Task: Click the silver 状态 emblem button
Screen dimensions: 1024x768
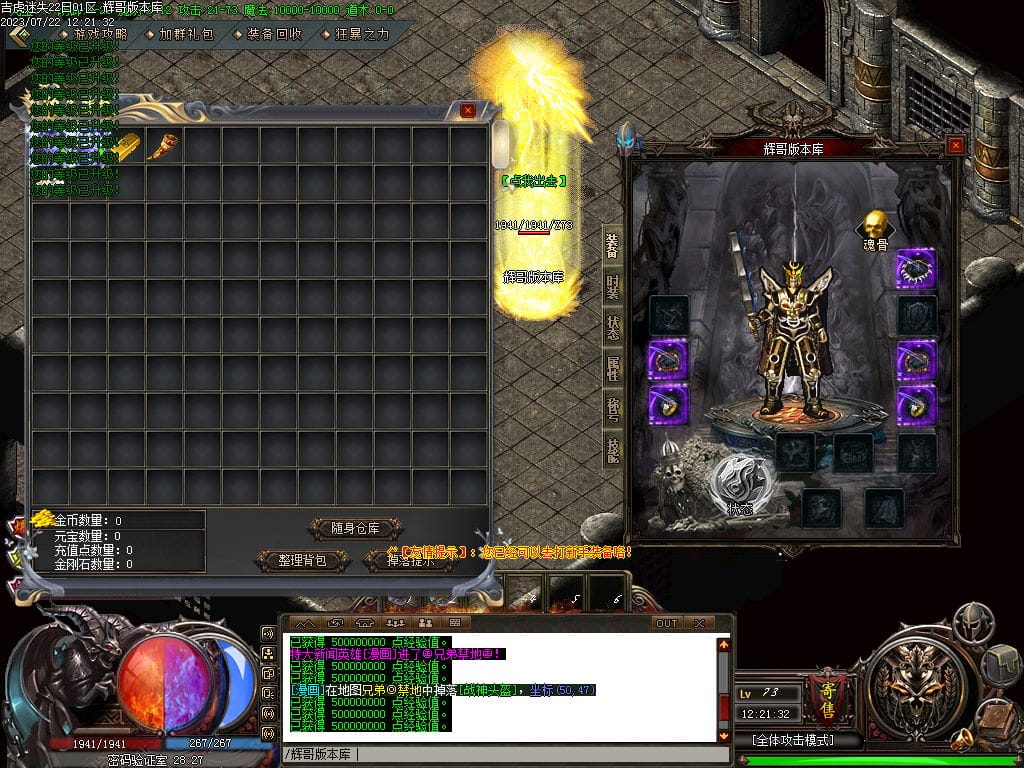Action: coord(739,486)
